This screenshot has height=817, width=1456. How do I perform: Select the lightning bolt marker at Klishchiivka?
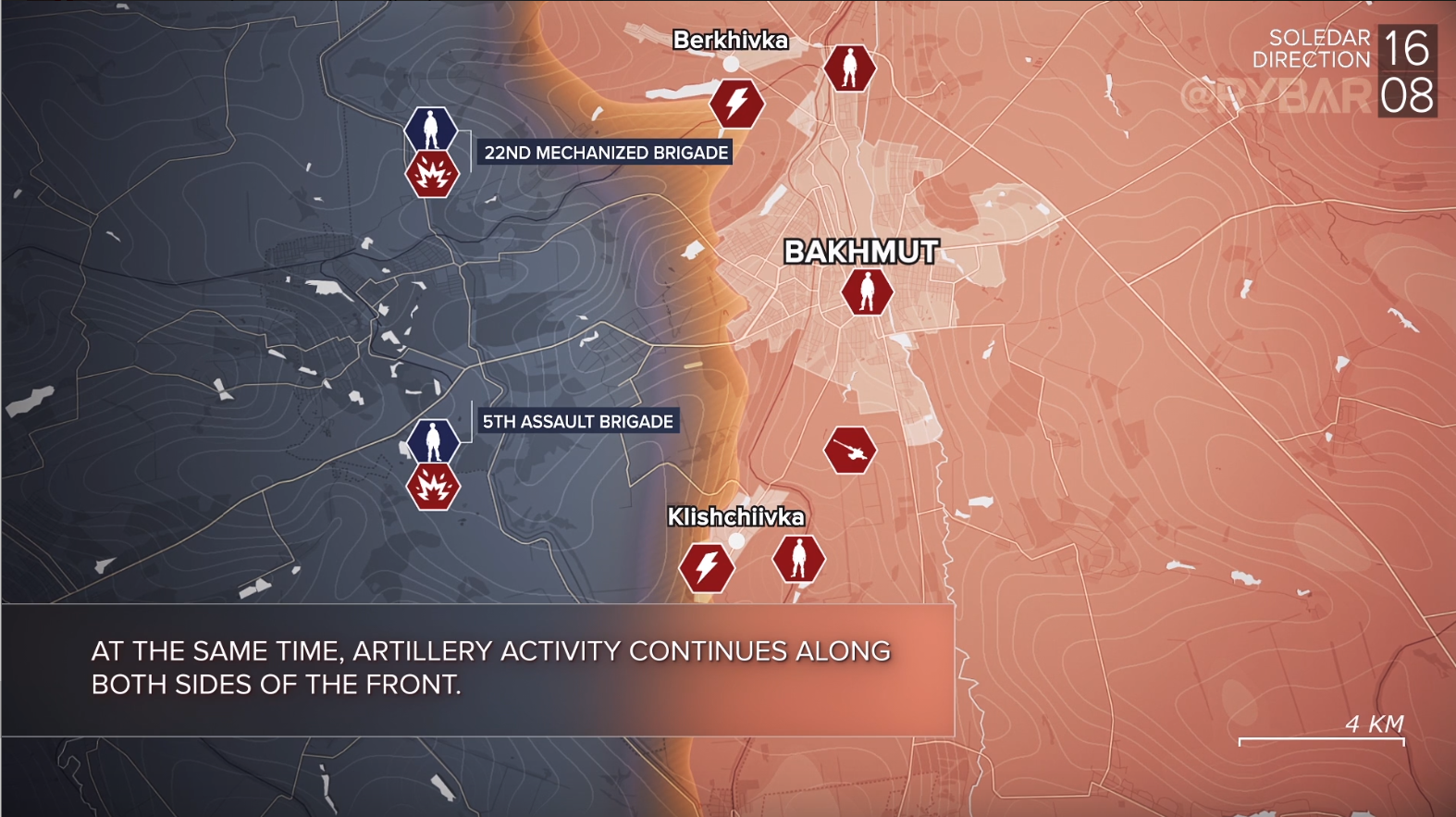[708, 567]
